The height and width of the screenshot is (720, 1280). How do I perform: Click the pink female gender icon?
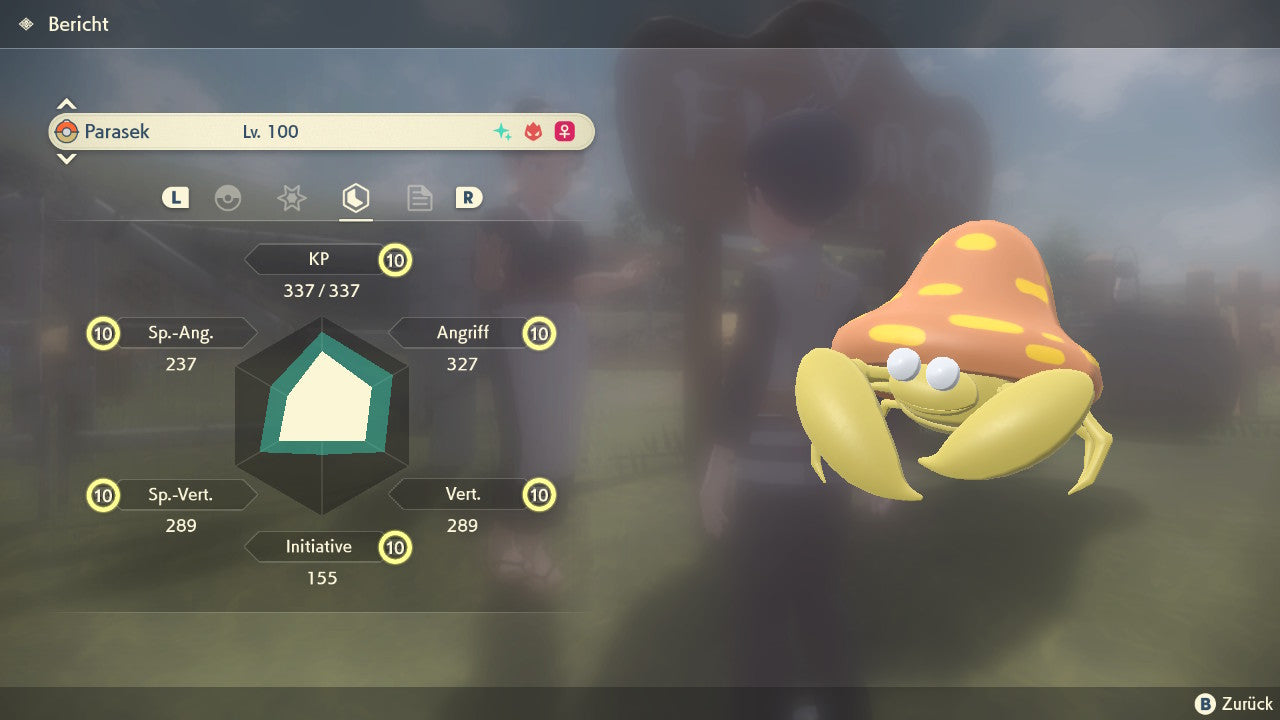(x=565, y=132)
